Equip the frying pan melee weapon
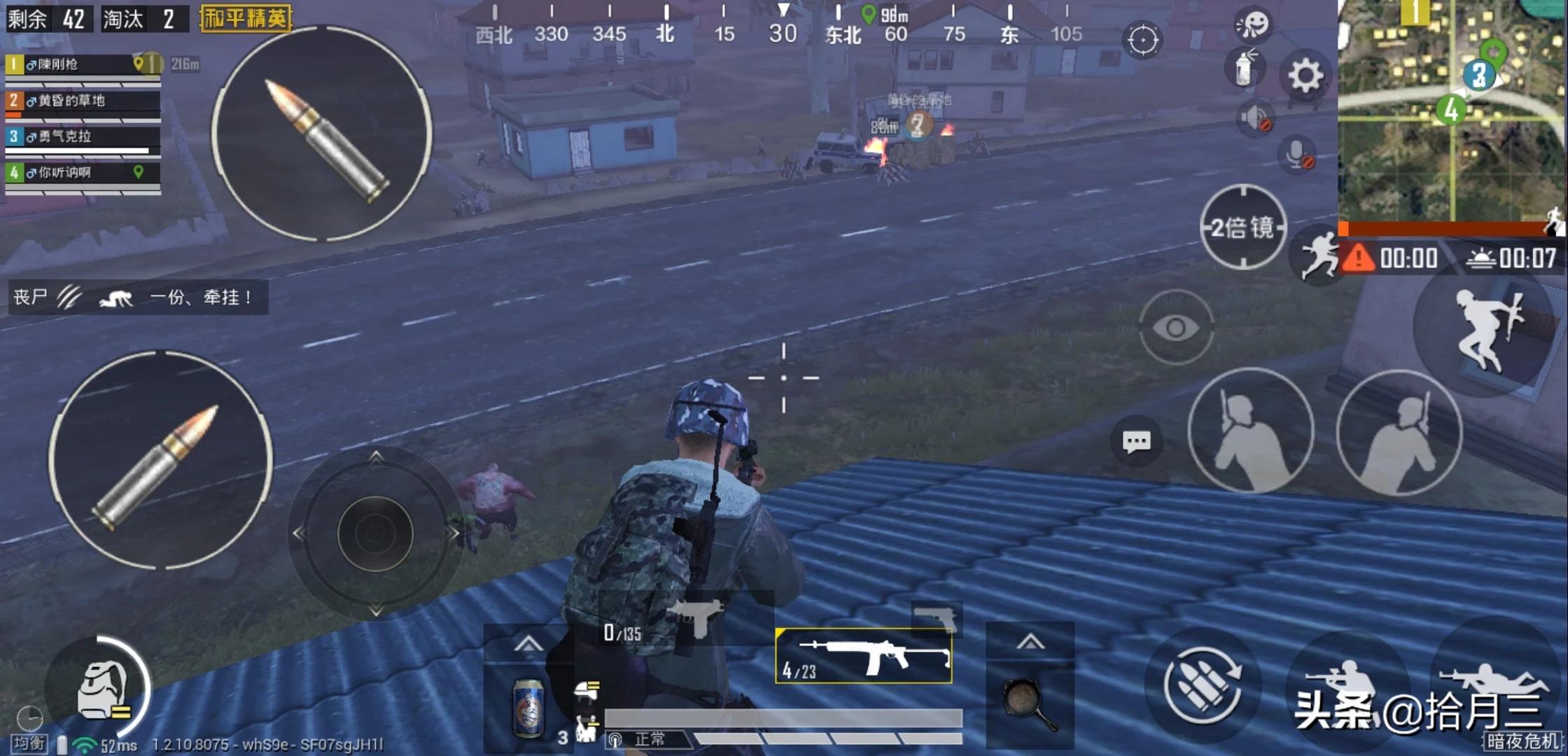This screenshot has width=1568, height=756. (x=1029, y=703)
